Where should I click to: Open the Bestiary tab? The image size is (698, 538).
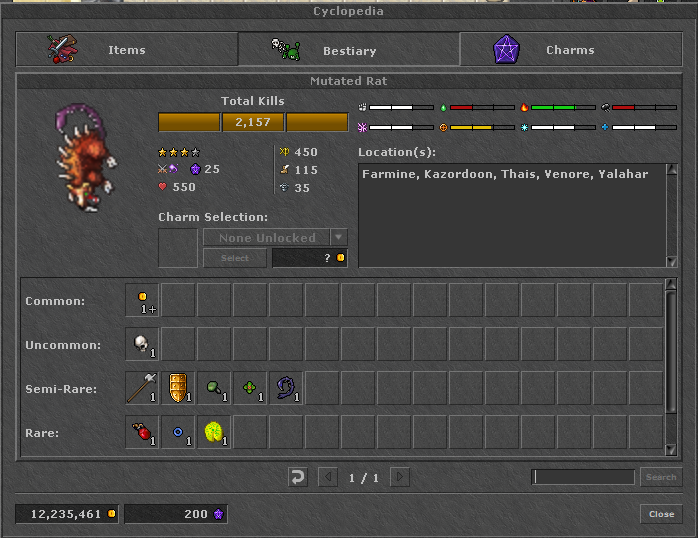(348, 50)
